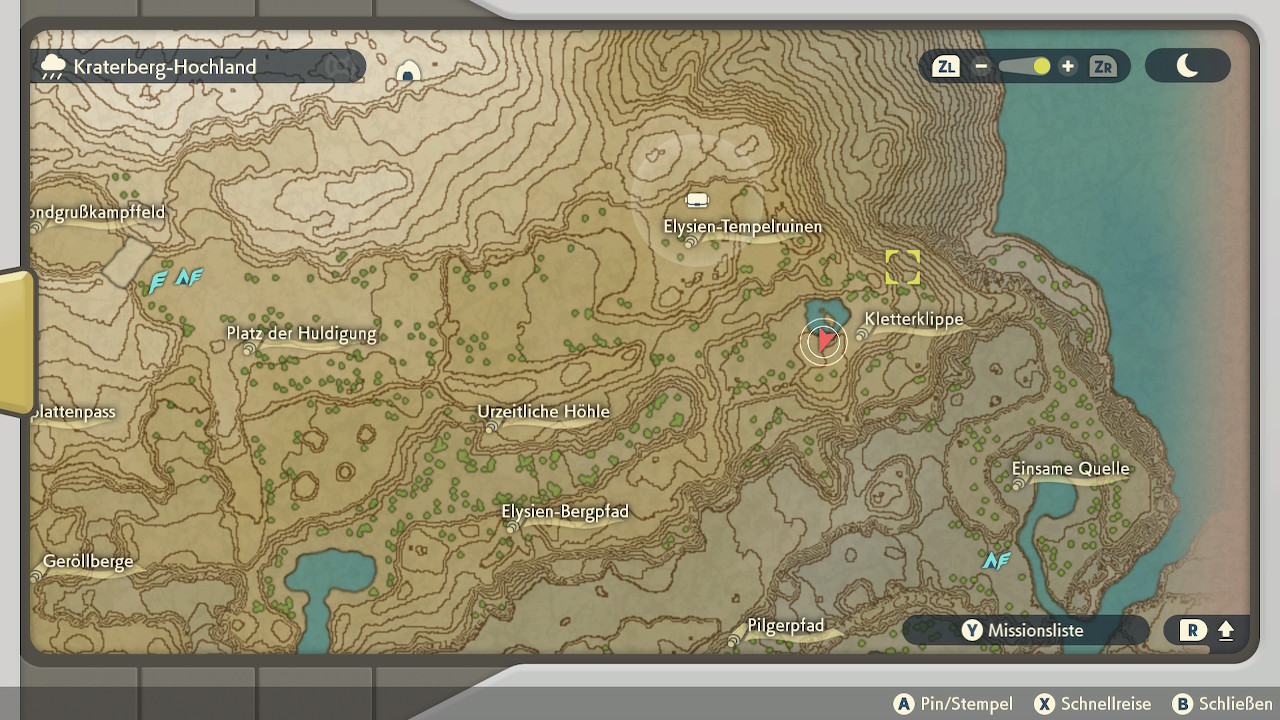Click the Kraterberg-Hochland area title
Screen dimensions: 1280x720
pyautogui.click(x=165, y=67)
